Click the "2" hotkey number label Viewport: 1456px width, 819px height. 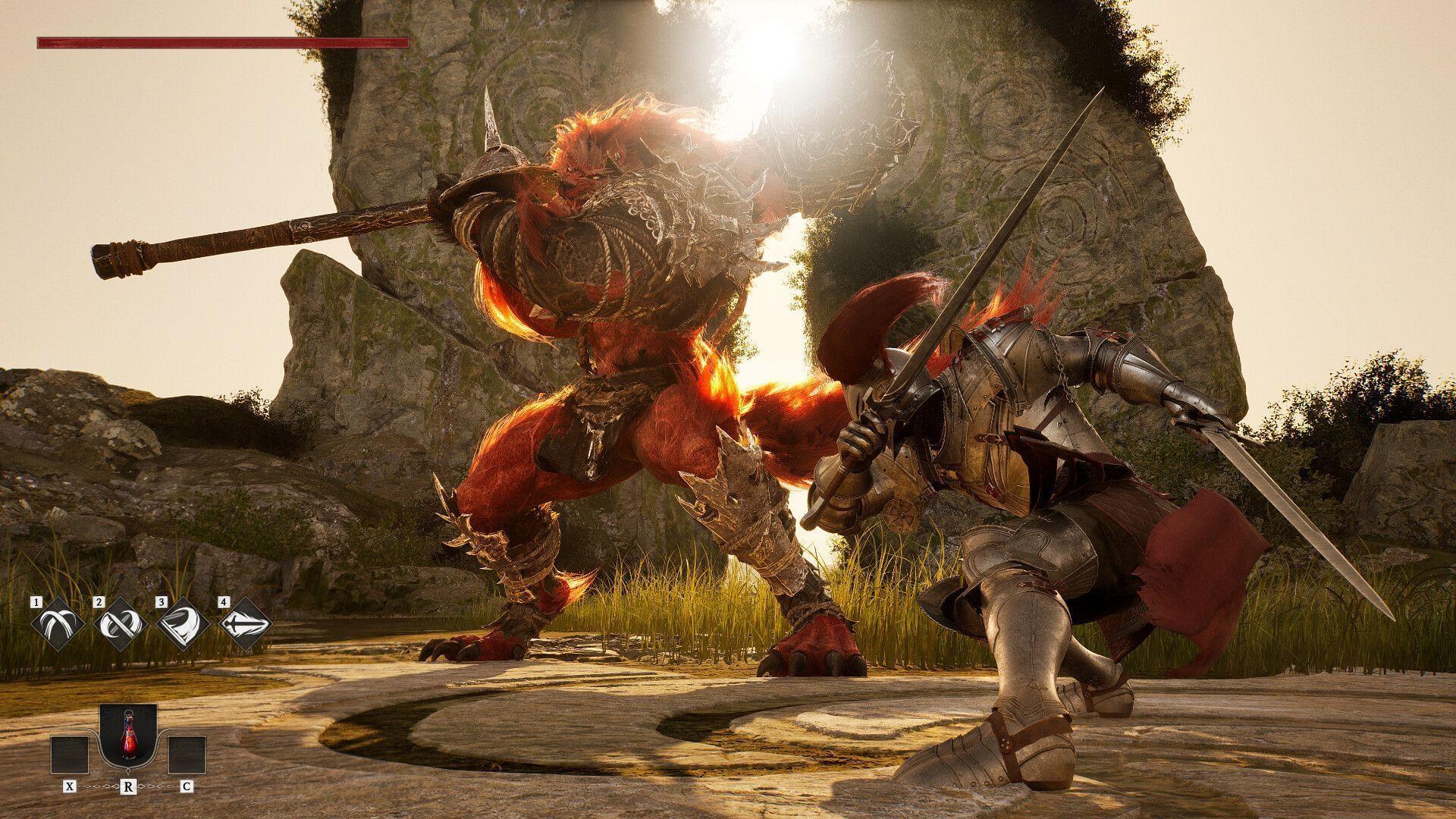pos(99,602)
